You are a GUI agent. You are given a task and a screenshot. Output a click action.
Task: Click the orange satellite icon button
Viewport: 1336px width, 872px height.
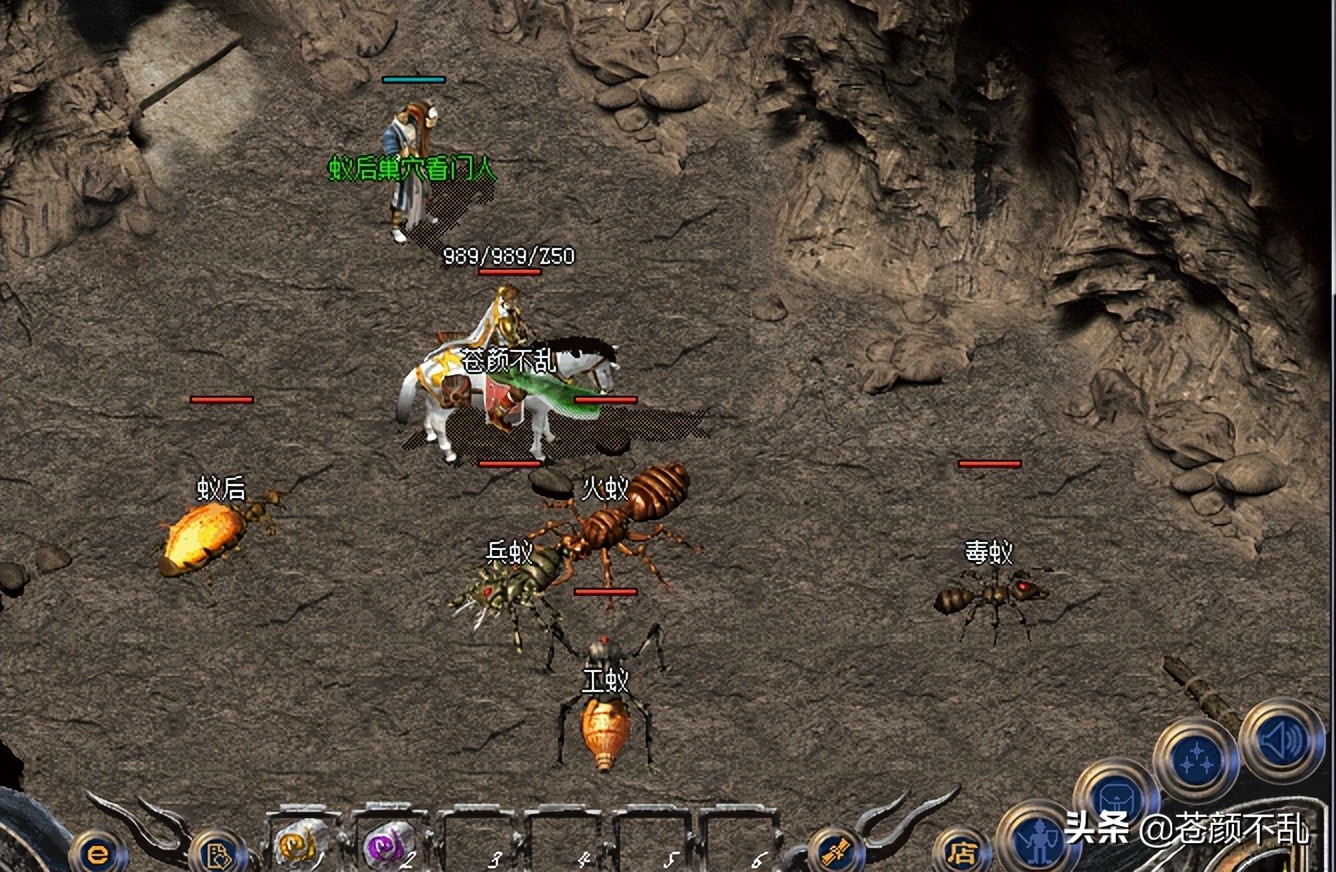[835, 851]
